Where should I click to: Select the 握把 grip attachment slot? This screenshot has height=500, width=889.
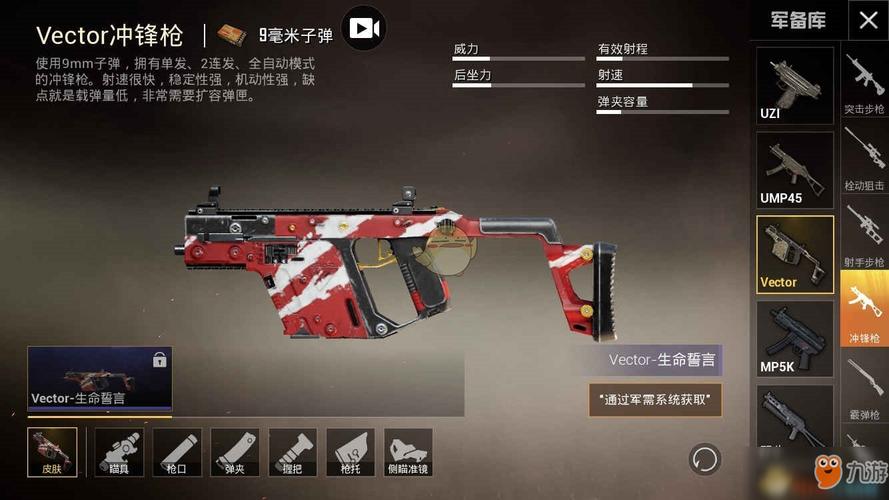pos(293,452)
